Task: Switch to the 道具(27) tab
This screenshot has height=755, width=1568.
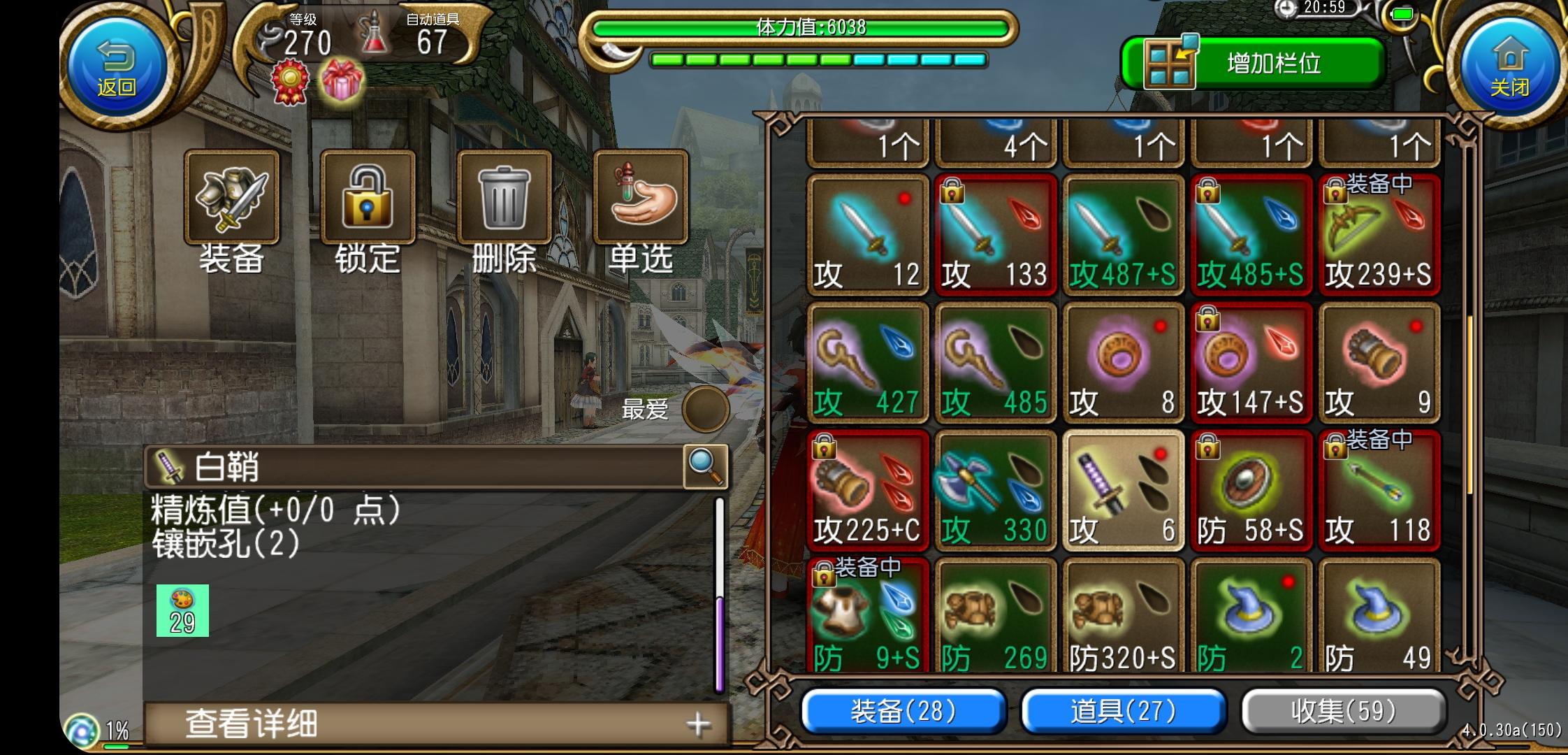Action: [1124, 710]
